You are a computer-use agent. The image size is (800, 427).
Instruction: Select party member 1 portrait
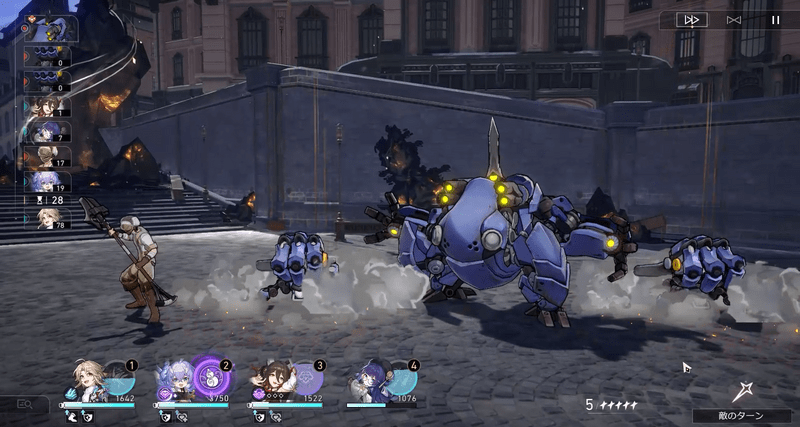87,382
